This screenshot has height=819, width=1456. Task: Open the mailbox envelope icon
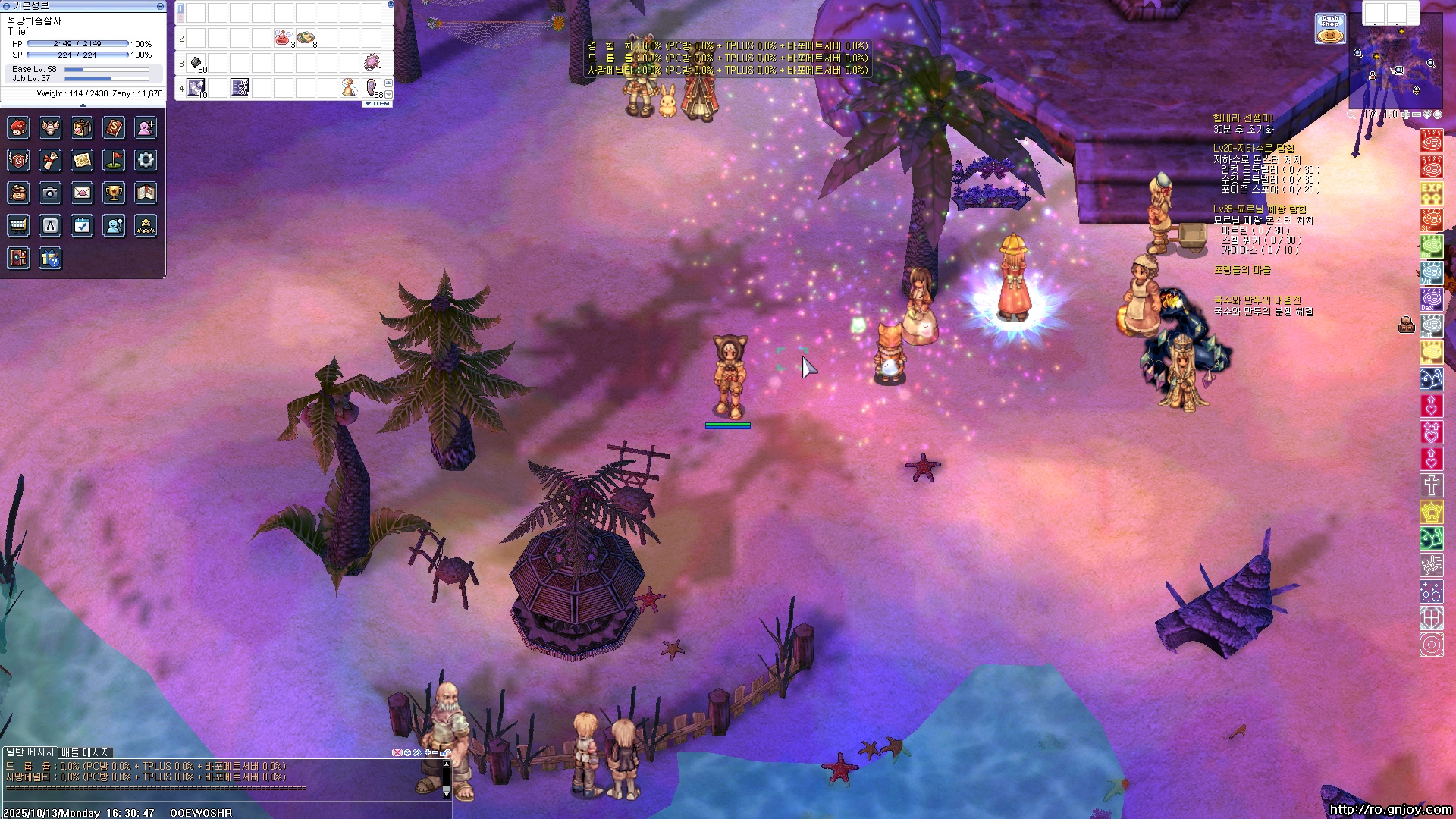(82, 193)
